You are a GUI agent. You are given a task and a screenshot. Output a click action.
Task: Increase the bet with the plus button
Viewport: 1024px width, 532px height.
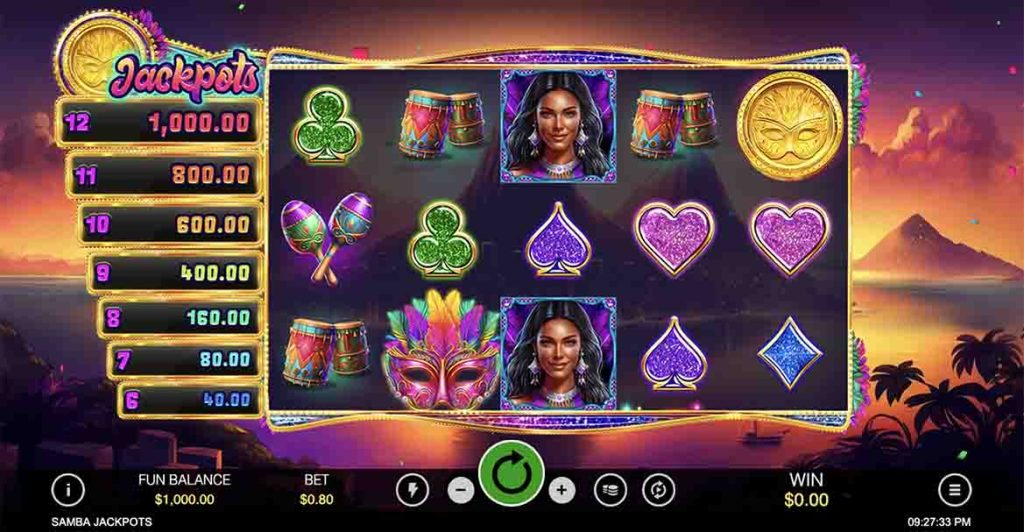pyautogui.click(x=562, y=490)
